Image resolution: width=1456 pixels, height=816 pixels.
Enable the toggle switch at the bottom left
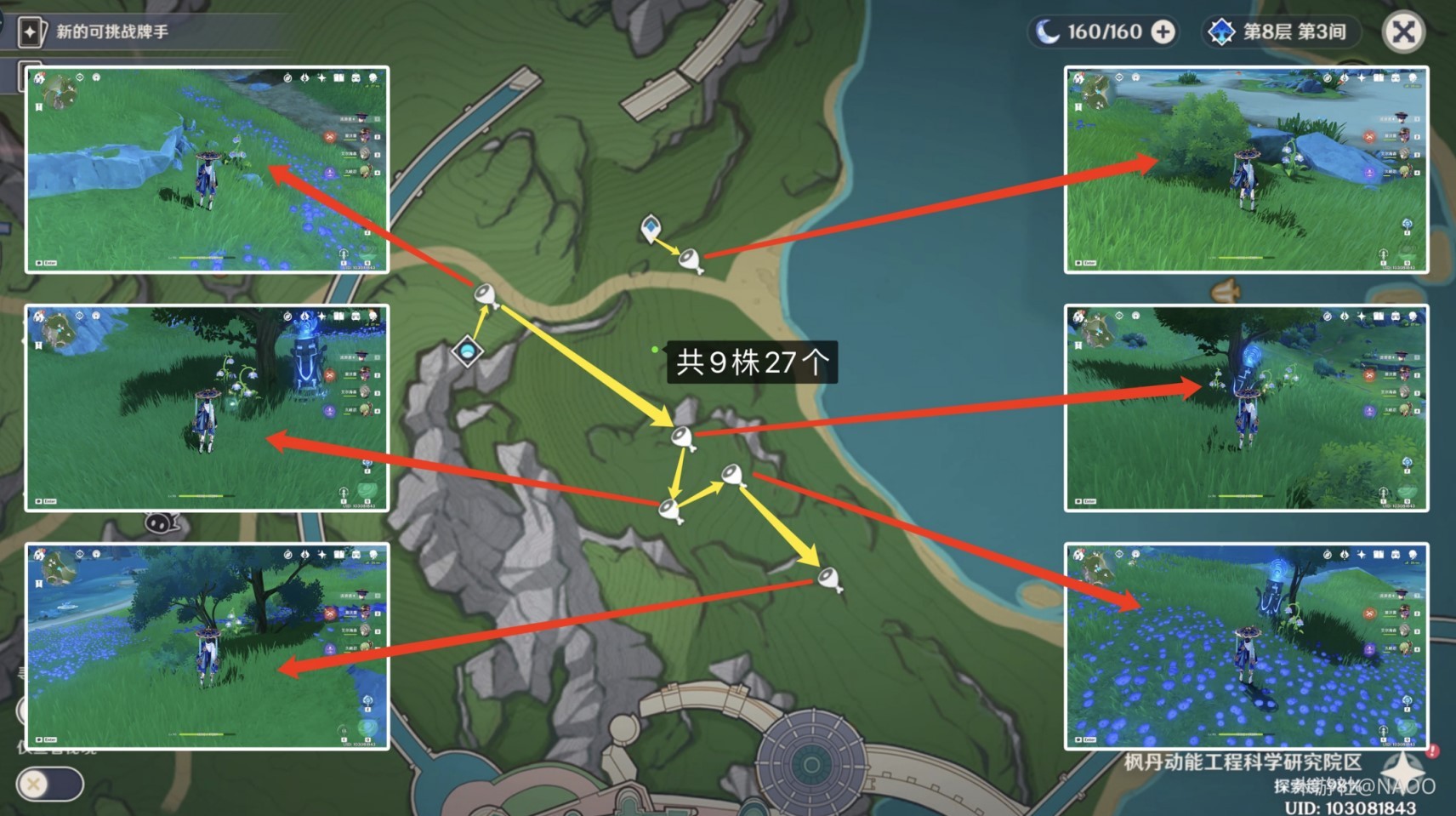(49, 785)
